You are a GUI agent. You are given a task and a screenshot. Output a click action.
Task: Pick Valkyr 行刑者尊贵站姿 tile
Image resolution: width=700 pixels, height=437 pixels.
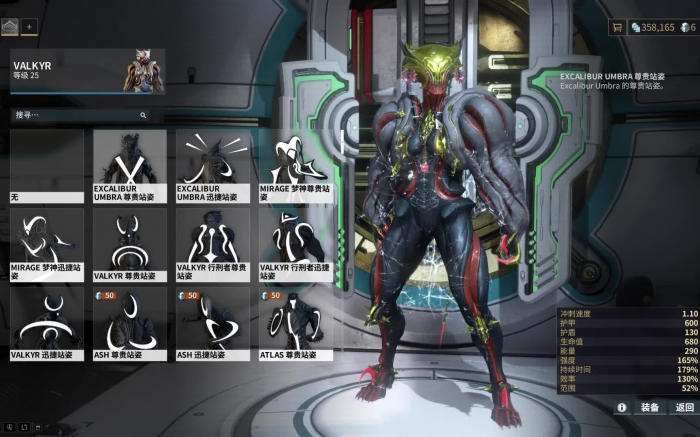point(213,244)
